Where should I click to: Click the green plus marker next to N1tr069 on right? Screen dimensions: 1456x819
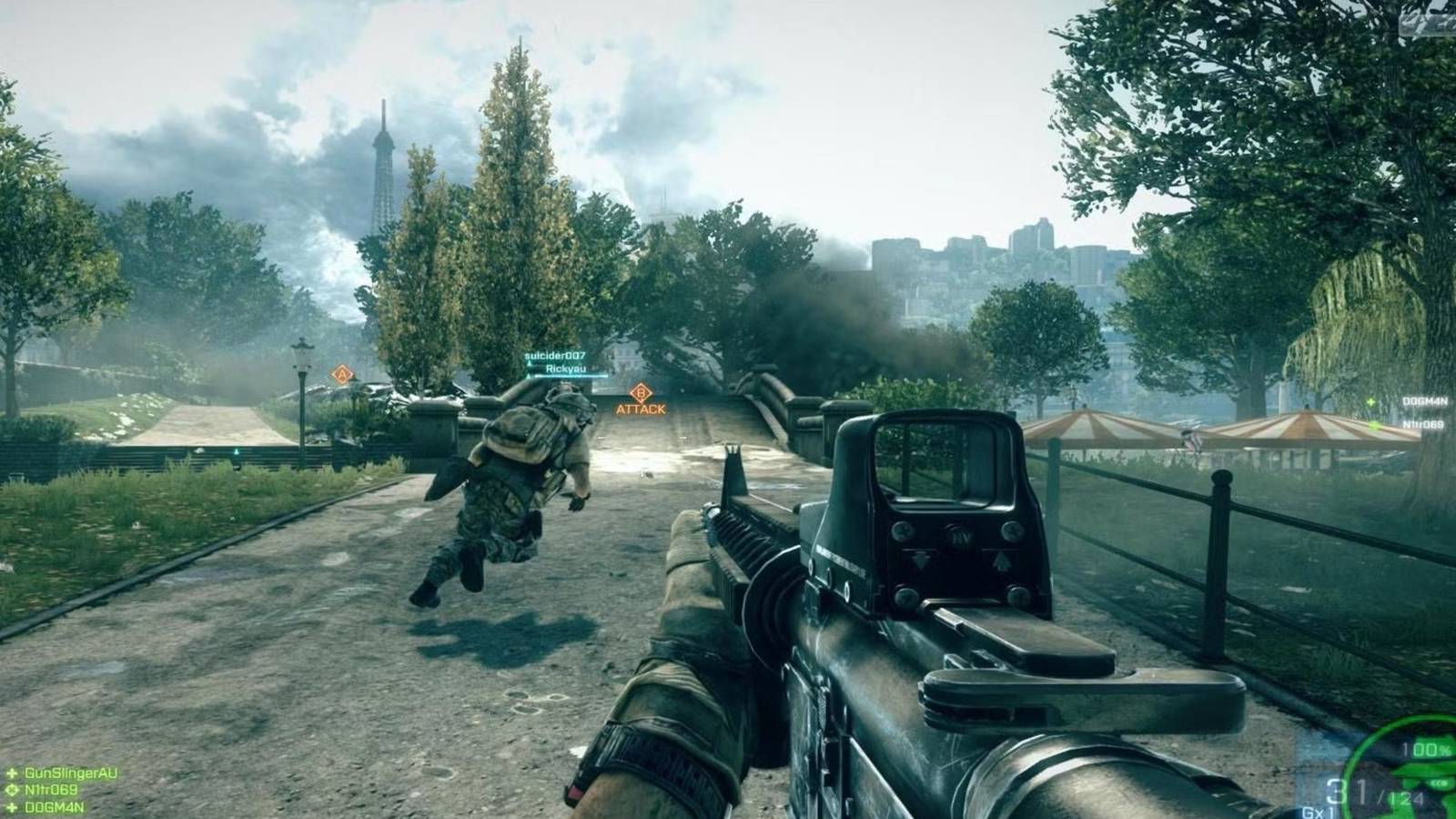[x=1374, y=426]
